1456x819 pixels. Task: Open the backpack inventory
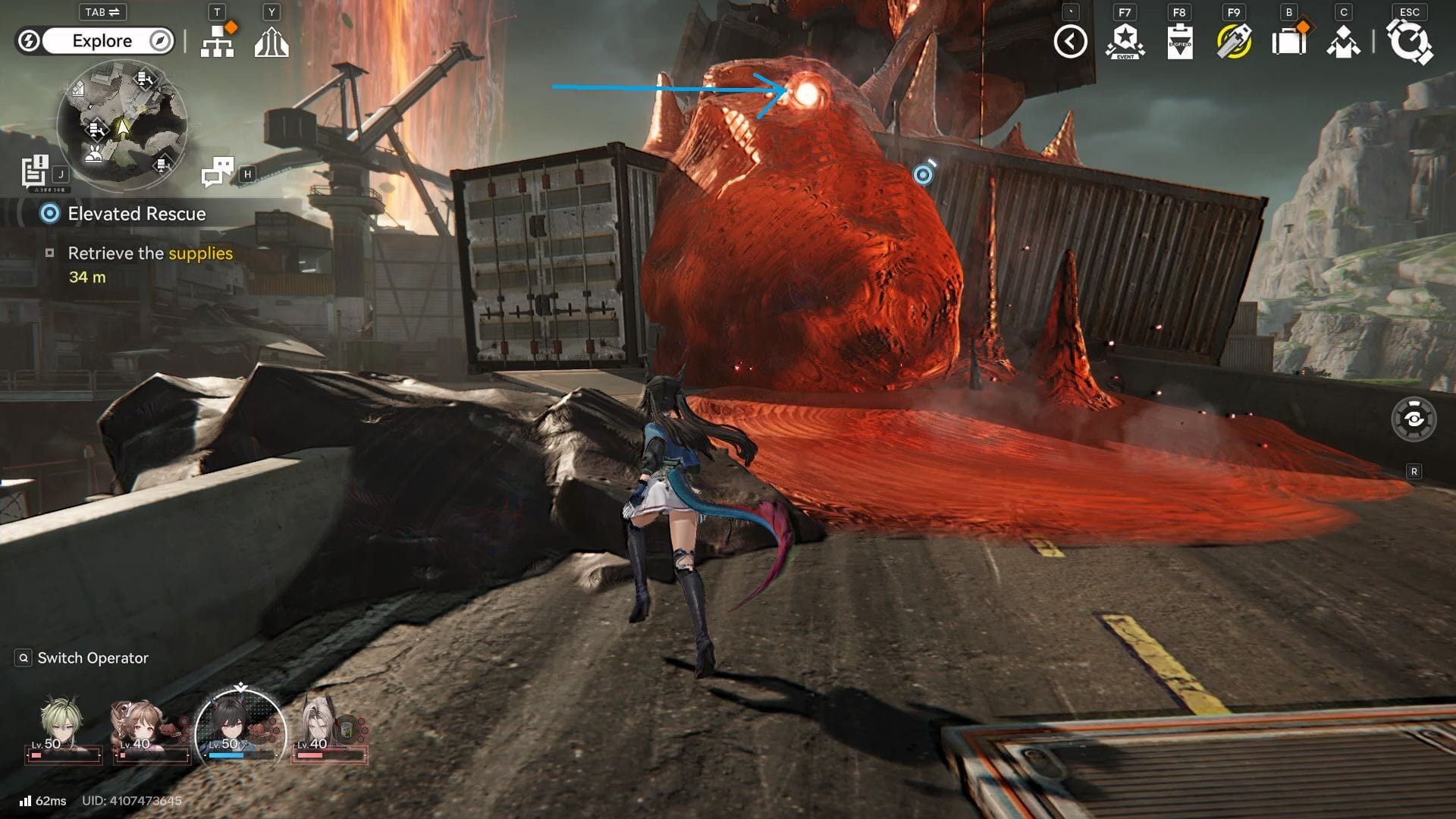(1288, 42)
